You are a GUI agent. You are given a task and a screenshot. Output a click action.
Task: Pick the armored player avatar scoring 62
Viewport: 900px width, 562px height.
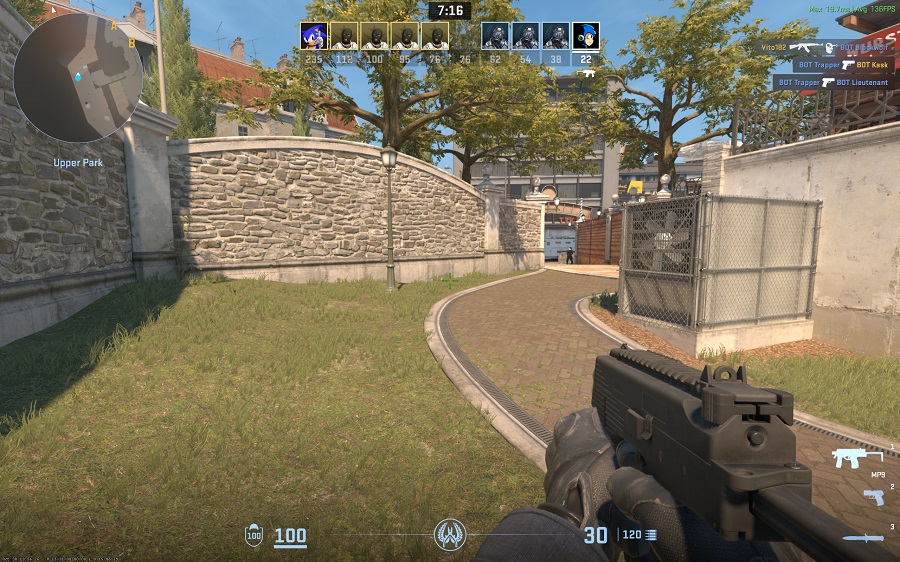click(495, 36)
